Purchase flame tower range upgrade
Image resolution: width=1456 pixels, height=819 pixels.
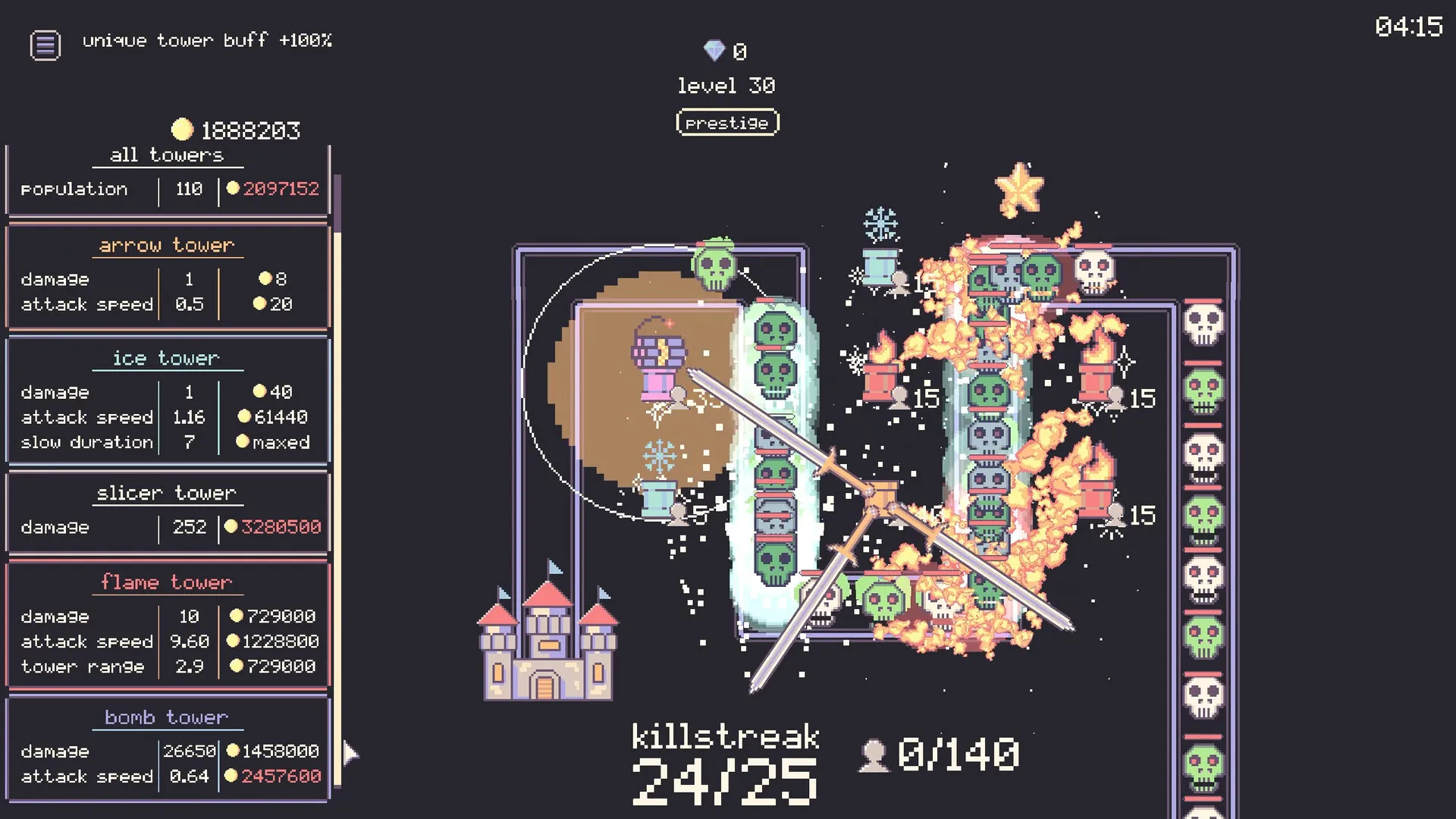[x=275, y=667]
